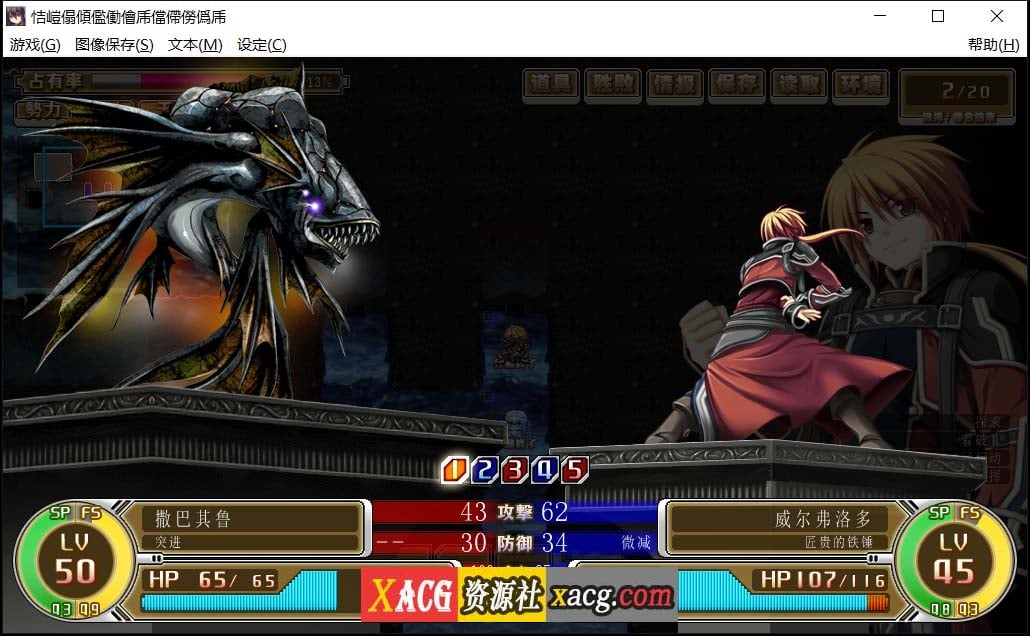Minimize the game window
1030x636 pixels.
coord(880,16)
